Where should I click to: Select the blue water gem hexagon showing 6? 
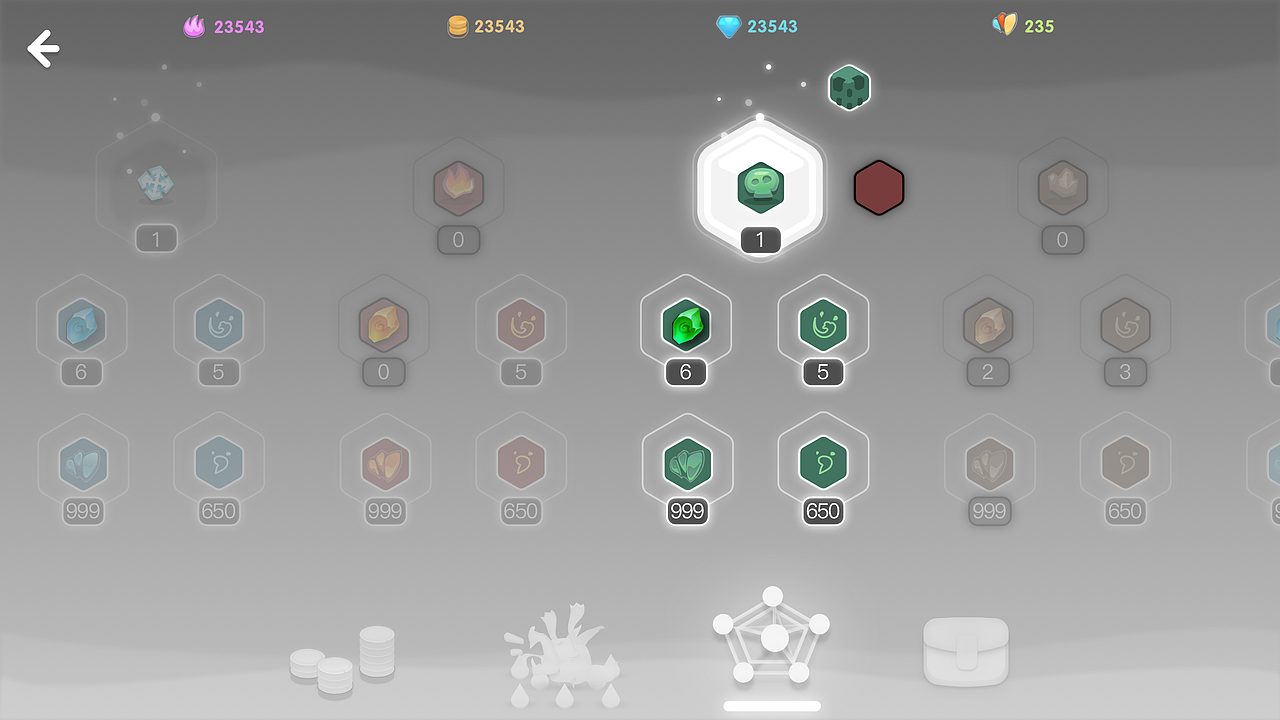click(82, 326)
